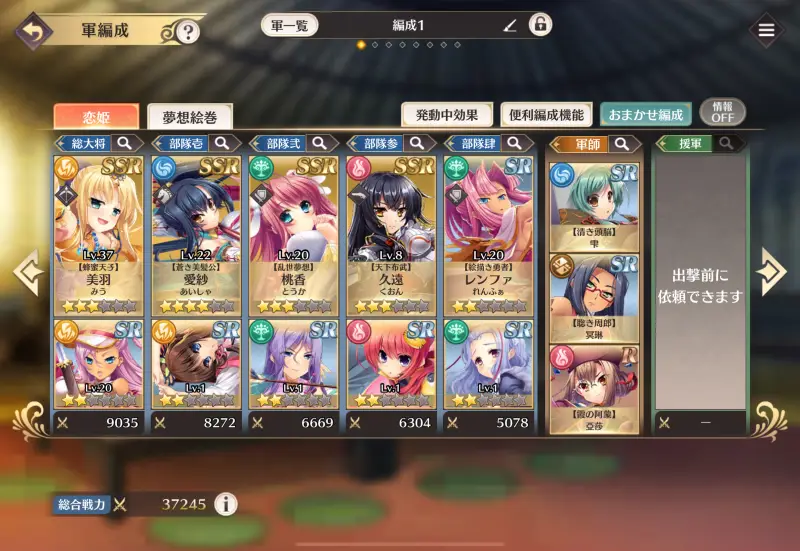This screenshot has height=551, width=800.
Task: Select the 冥琳 strategist card
Action: click(x=594, y=297)
